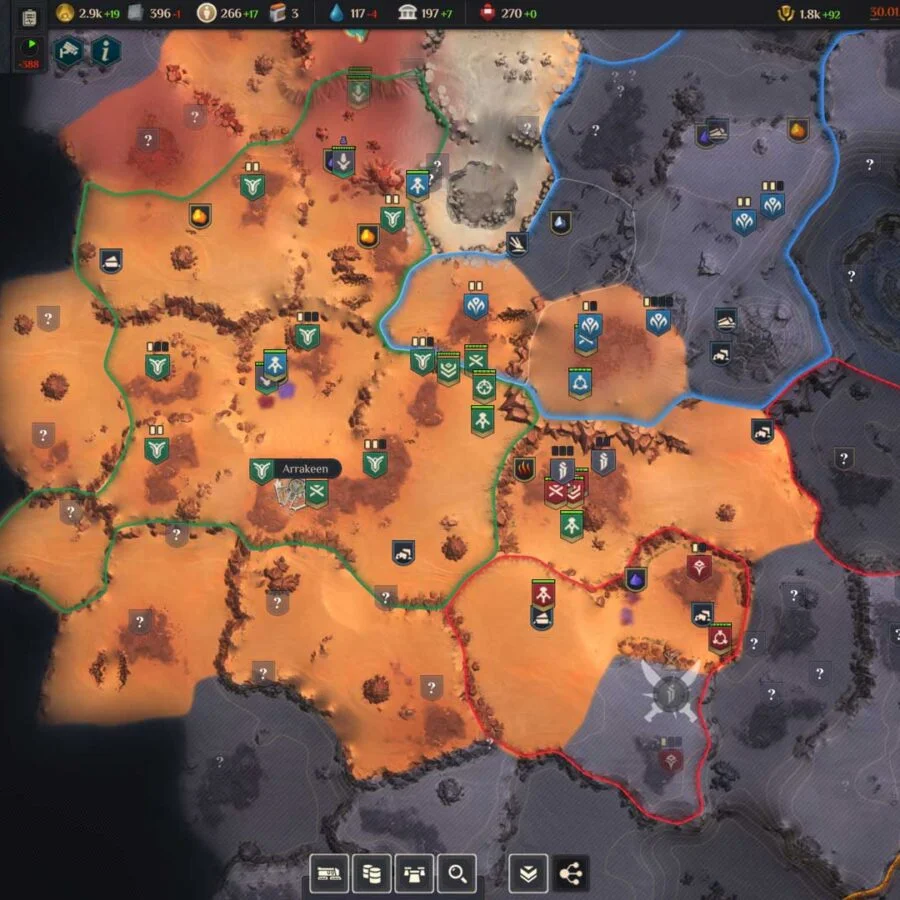This screenshot has height=900, width=900.
Task: Select the triple chevron military button
Action: coord(528,874)
